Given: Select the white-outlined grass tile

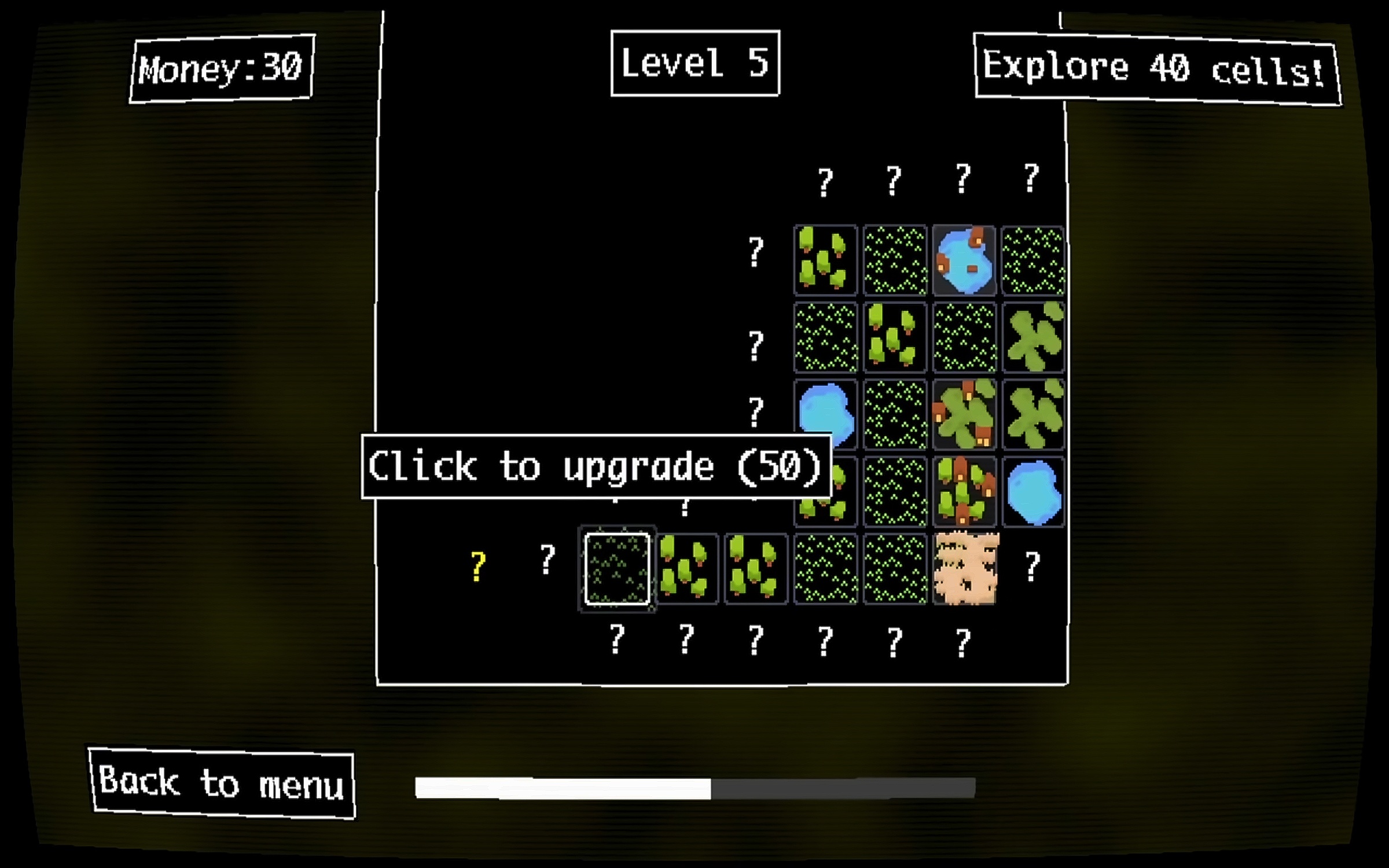Looking at the screenshot, I should pyautogui.click(x=617, y=569).
